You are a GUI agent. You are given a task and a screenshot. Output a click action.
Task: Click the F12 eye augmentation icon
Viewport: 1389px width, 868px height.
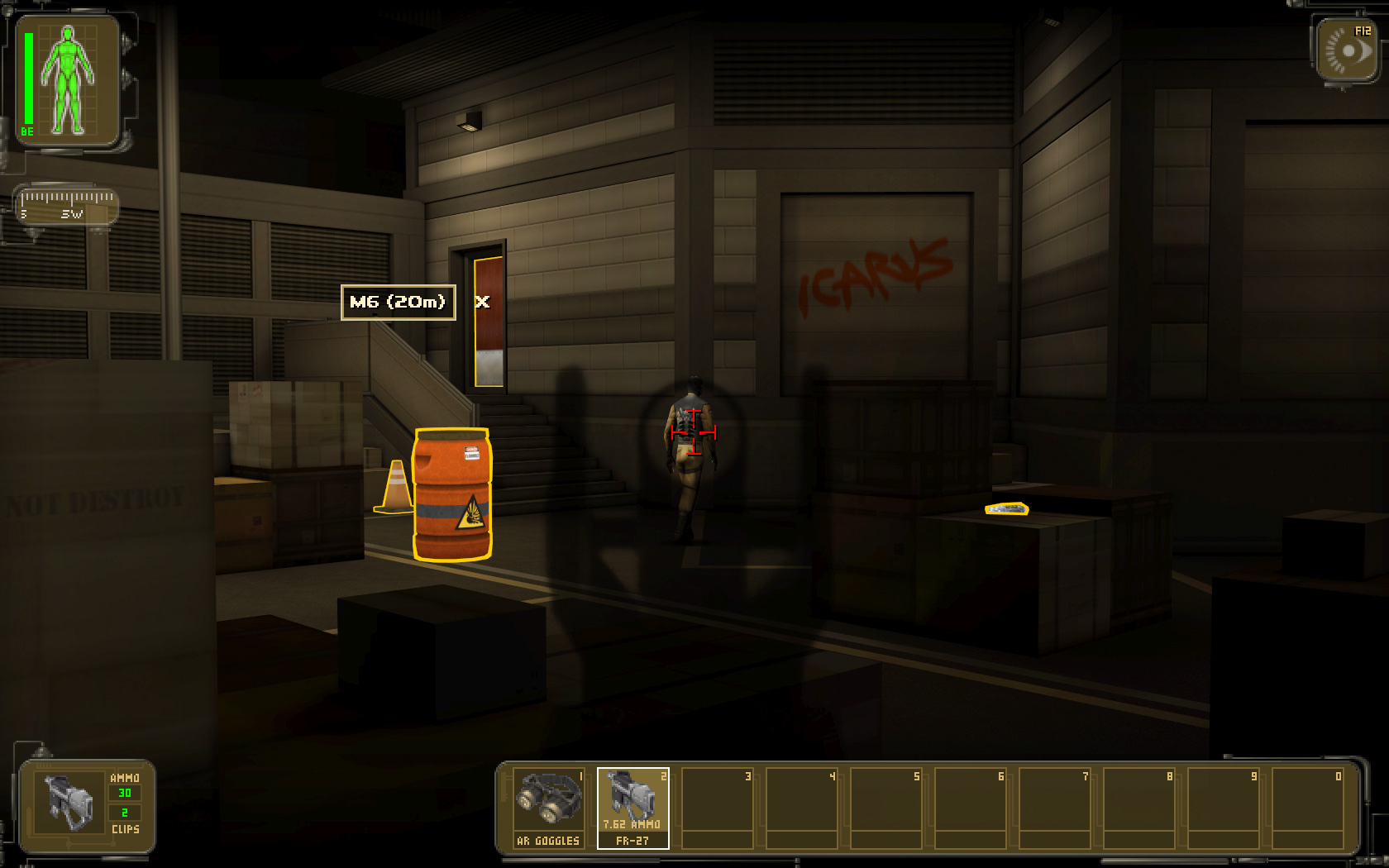pyautogui.click(x=1348, y=51)
